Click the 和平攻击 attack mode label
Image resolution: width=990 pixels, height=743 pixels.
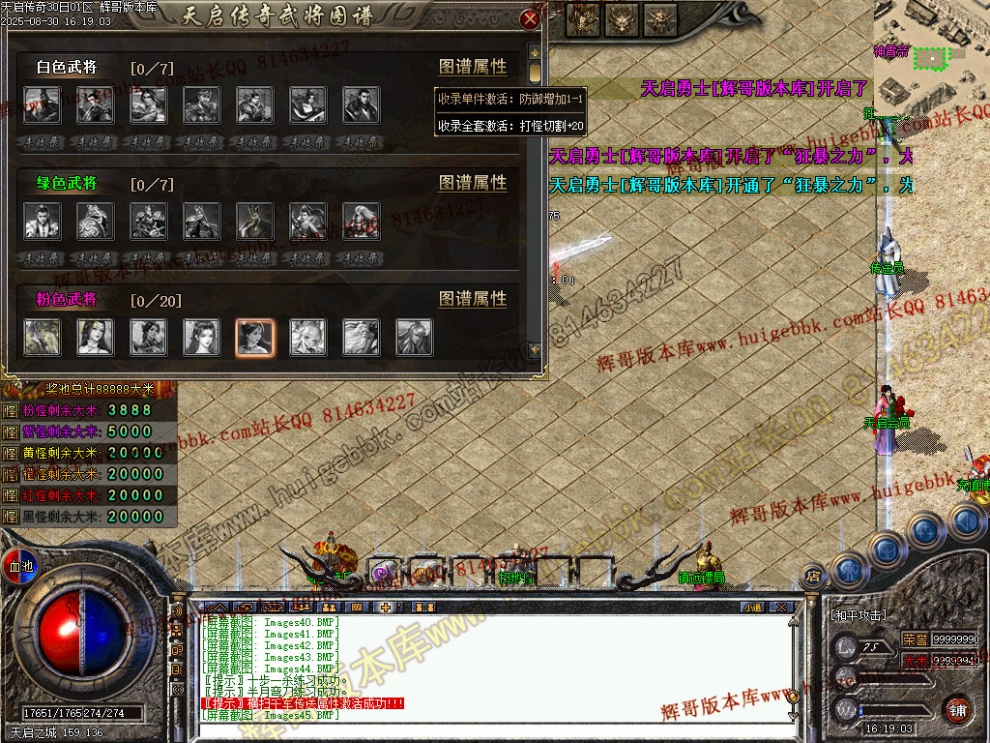[860, 615]
